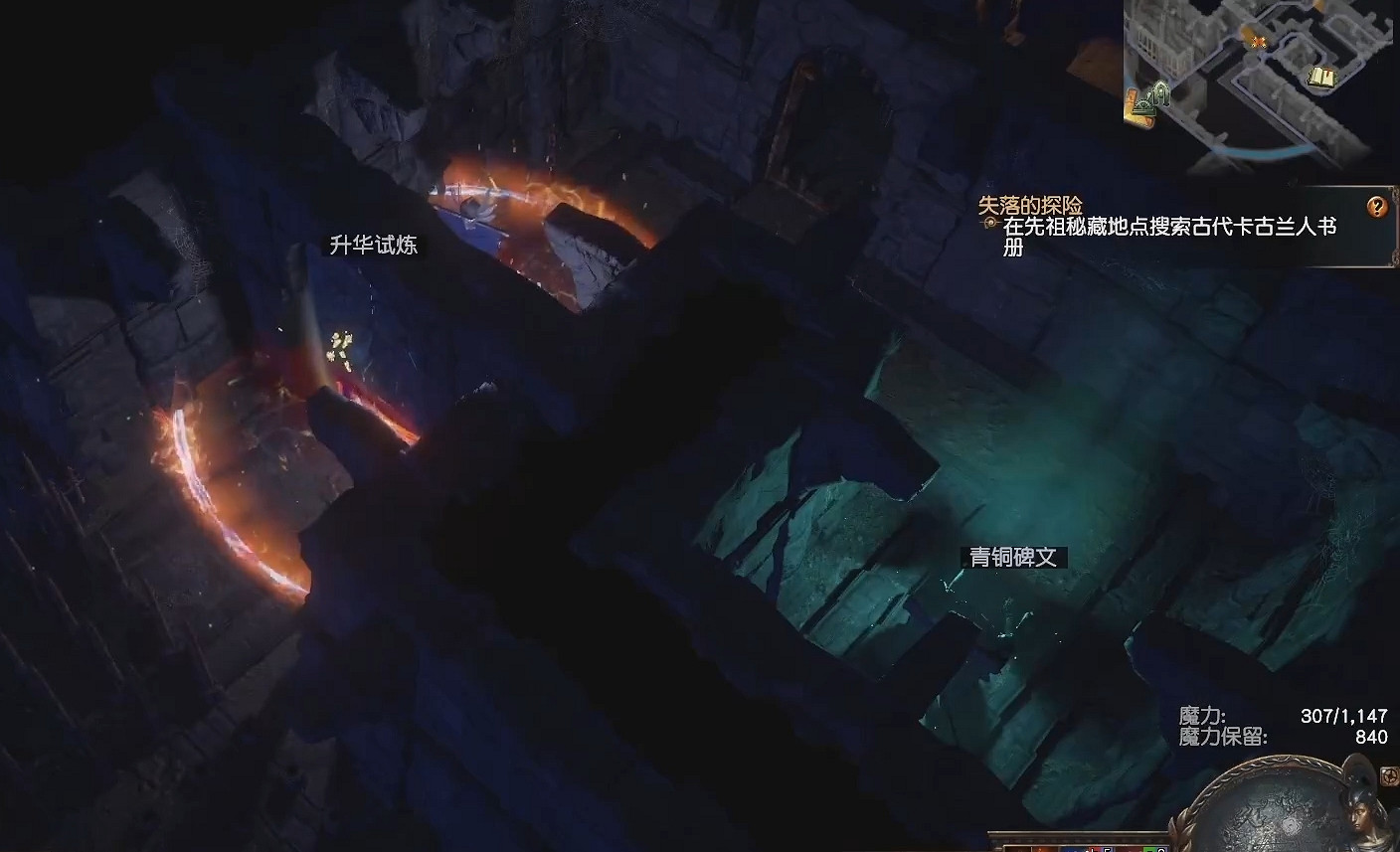Click the gold chest icon near the minimap corner
The image size is (1400, 852).
tap(1133, 104)
